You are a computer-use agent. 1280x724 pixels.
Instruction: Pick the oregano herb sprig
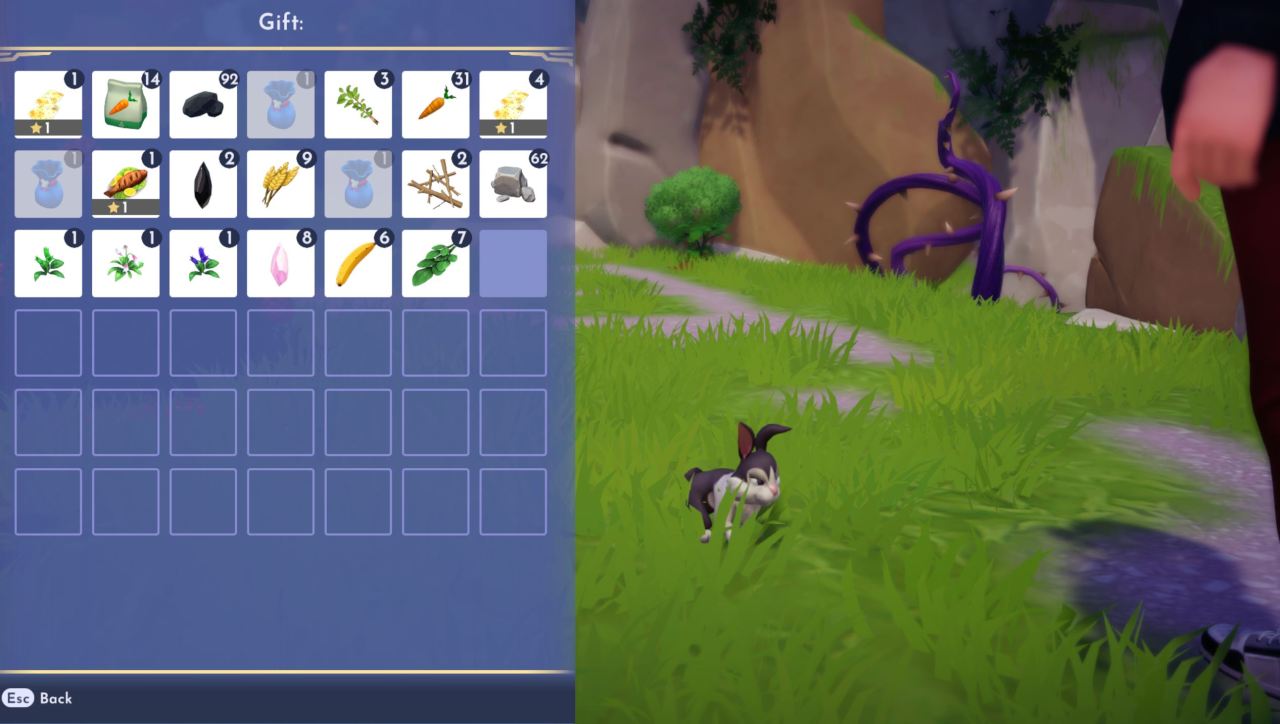coord(359,103)
